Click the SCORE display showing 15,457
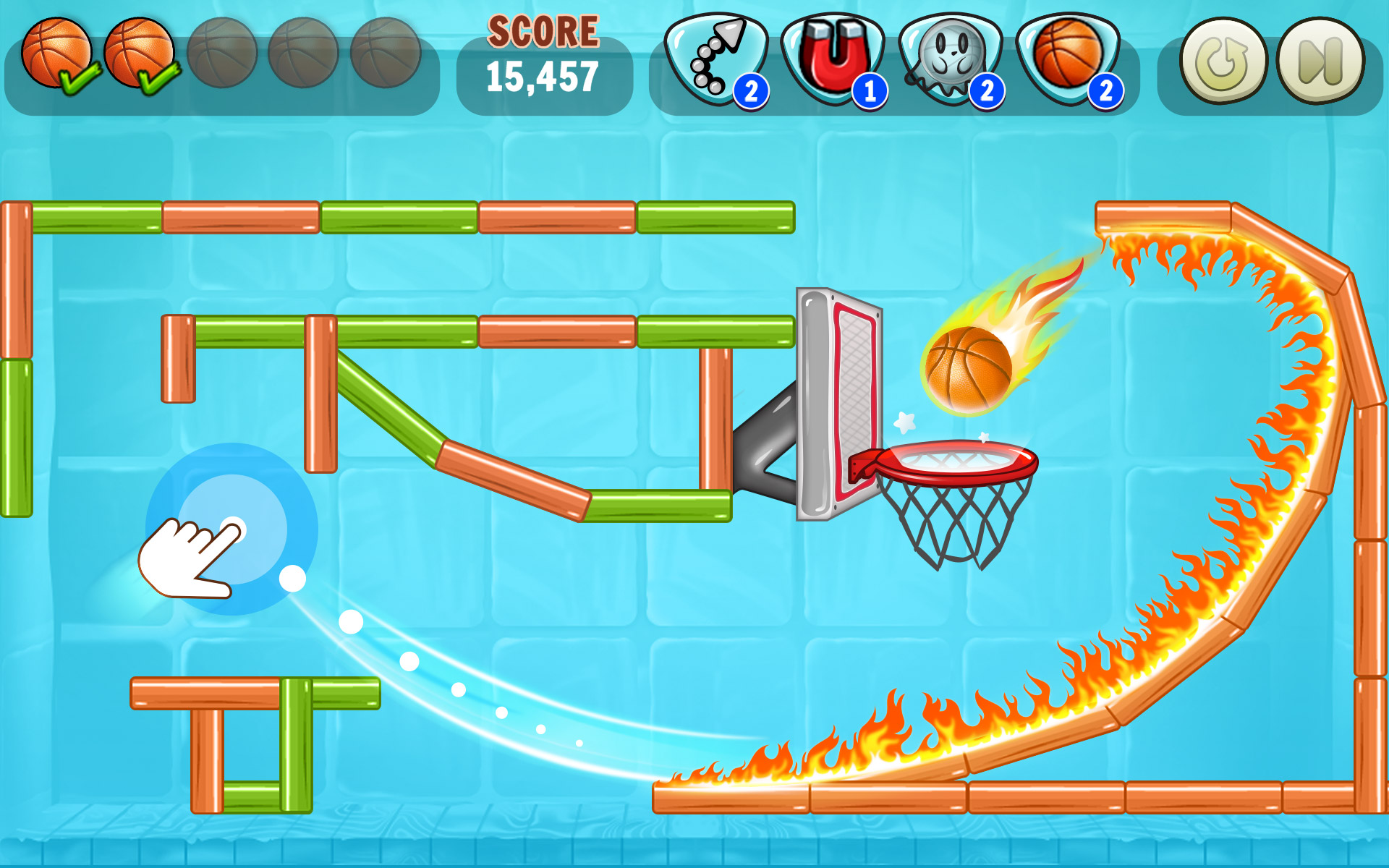The width and height of the screenshot is (1389, 868). 541,54
